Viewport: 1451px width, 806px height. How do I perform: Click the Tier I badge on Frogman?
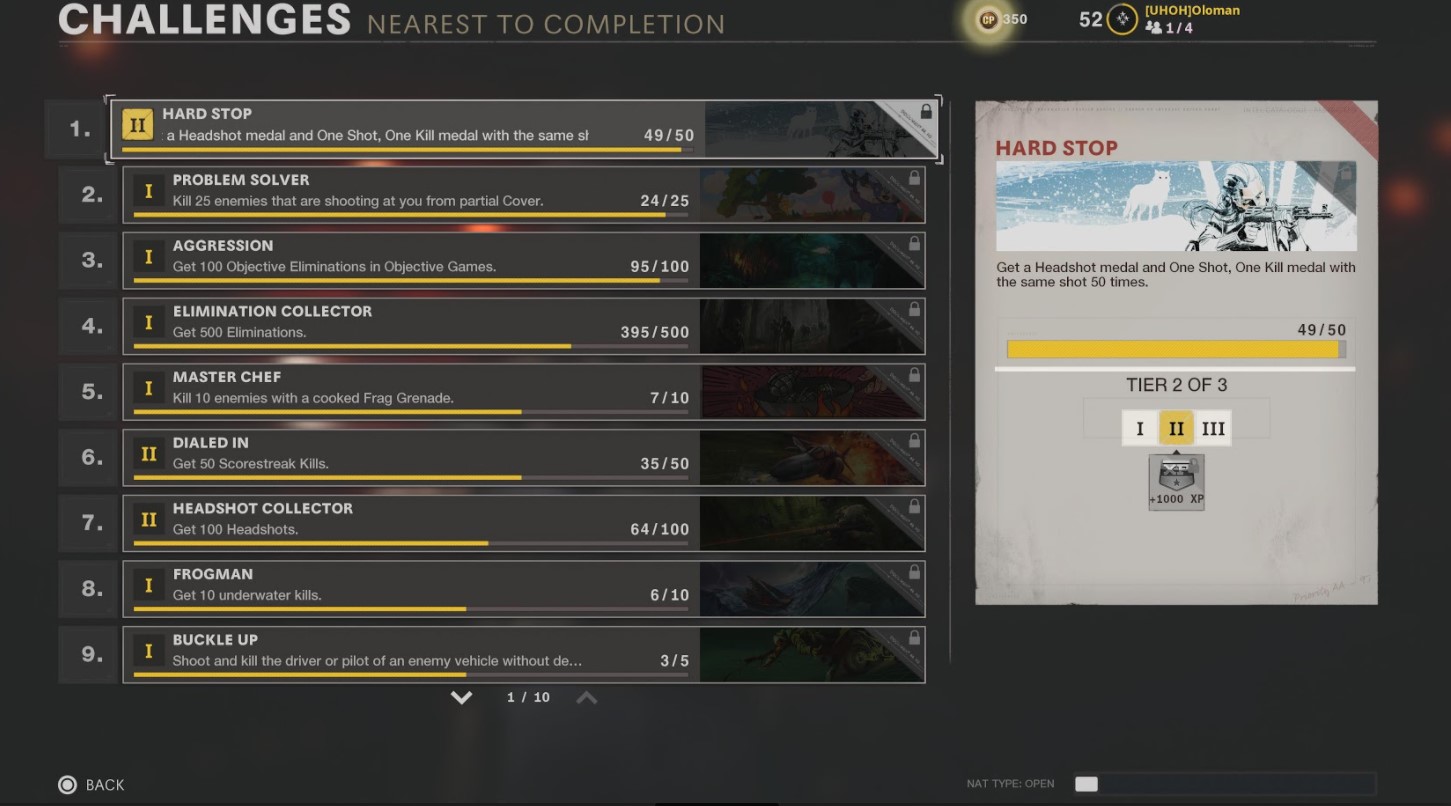[x=149, y=585]
